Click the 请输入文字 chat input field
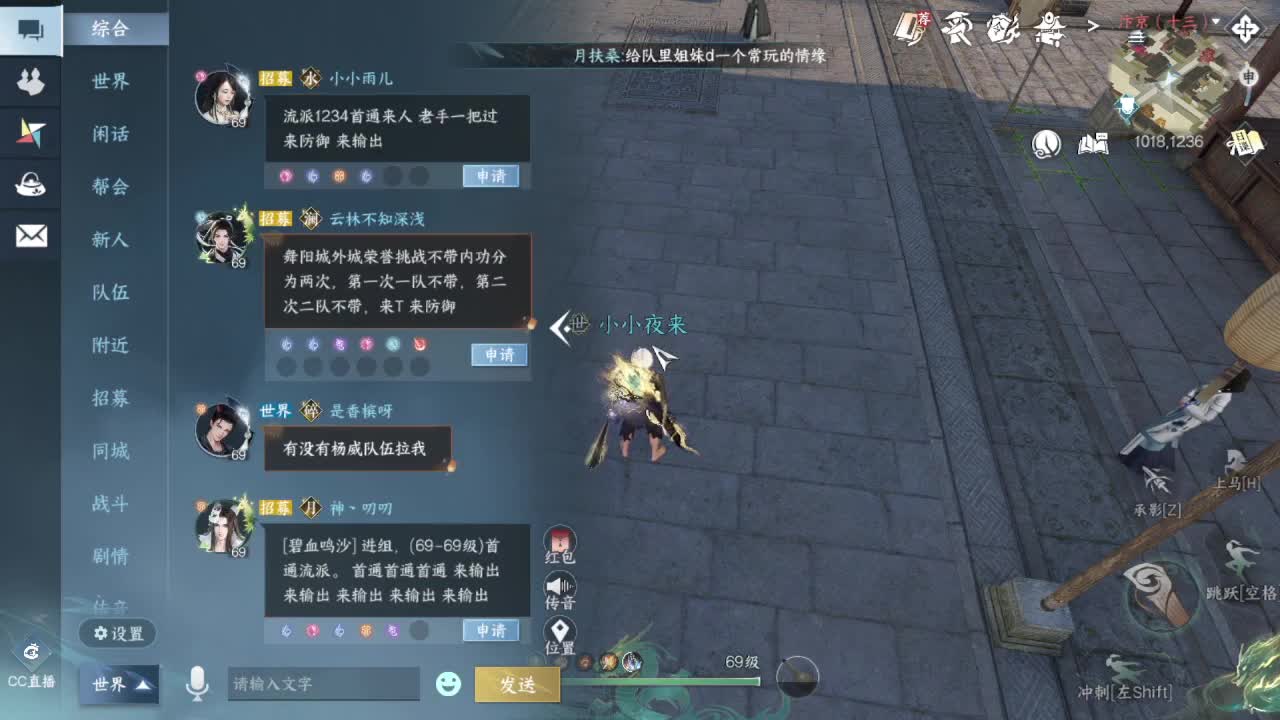The image size is (1280, 720). pyautogui.click(x=325, y=684)
